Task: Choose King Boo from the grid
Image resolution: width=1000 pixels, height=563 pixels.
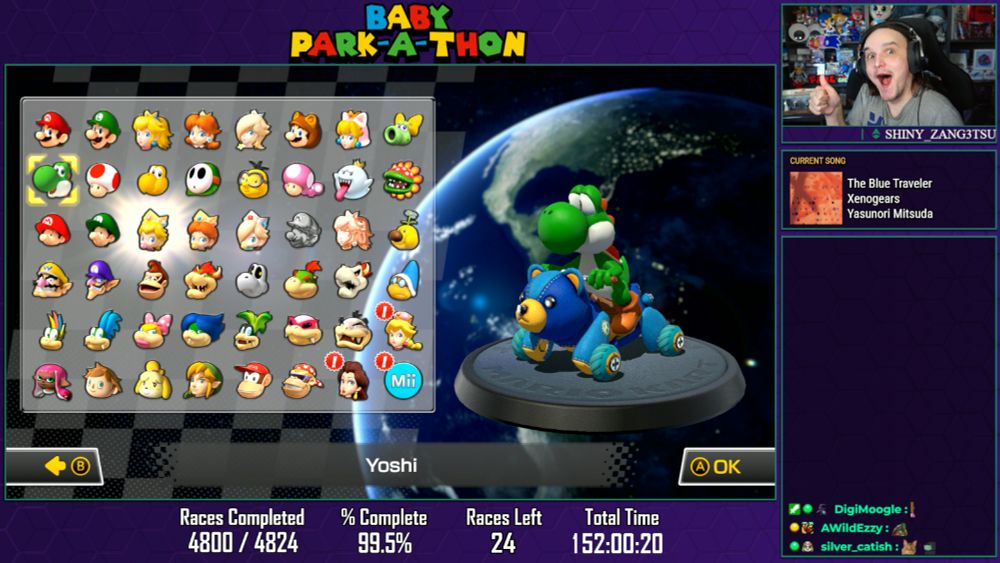Action: (x=352, y=180)
